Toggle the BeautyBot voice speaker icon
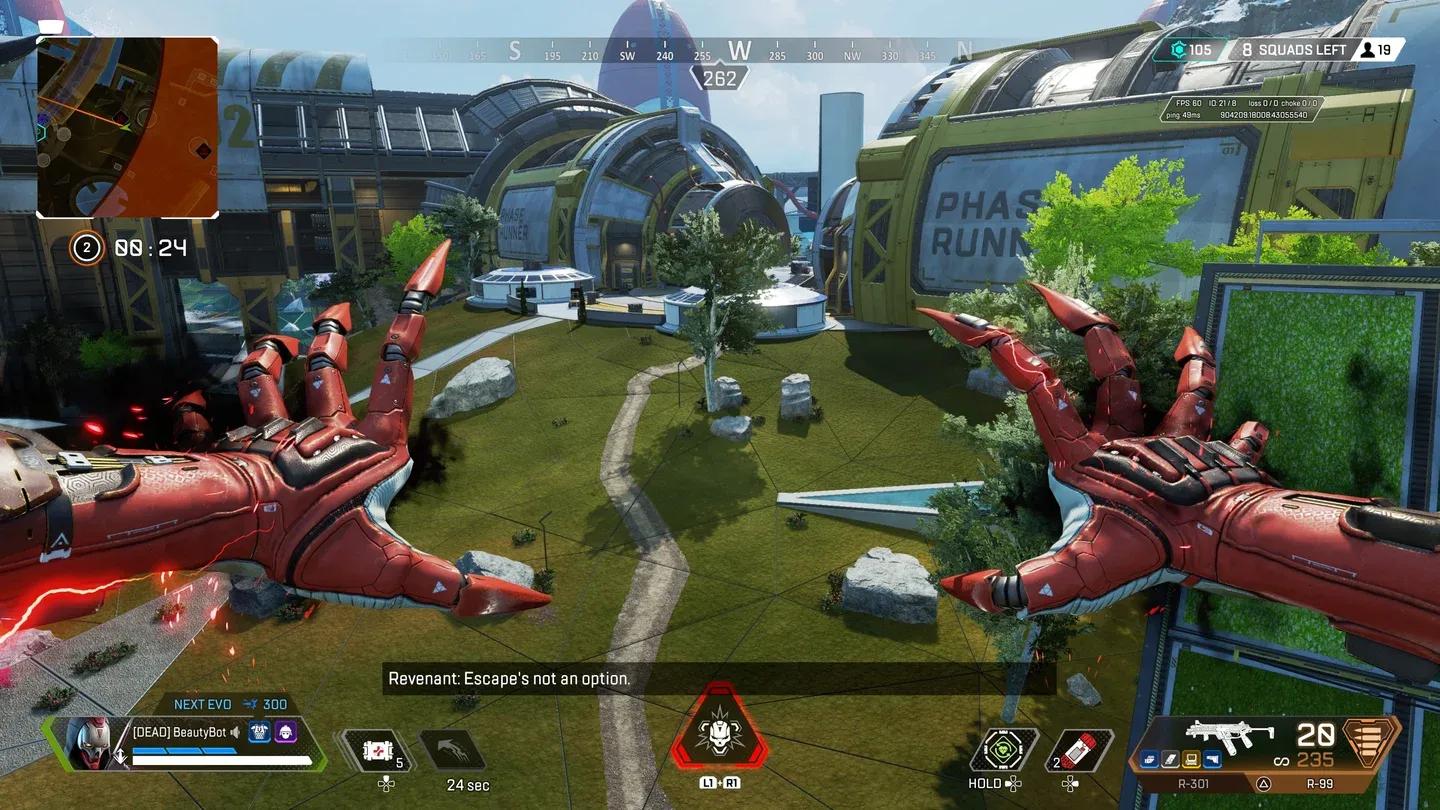The image size is (1440, 810). [235, 732]
